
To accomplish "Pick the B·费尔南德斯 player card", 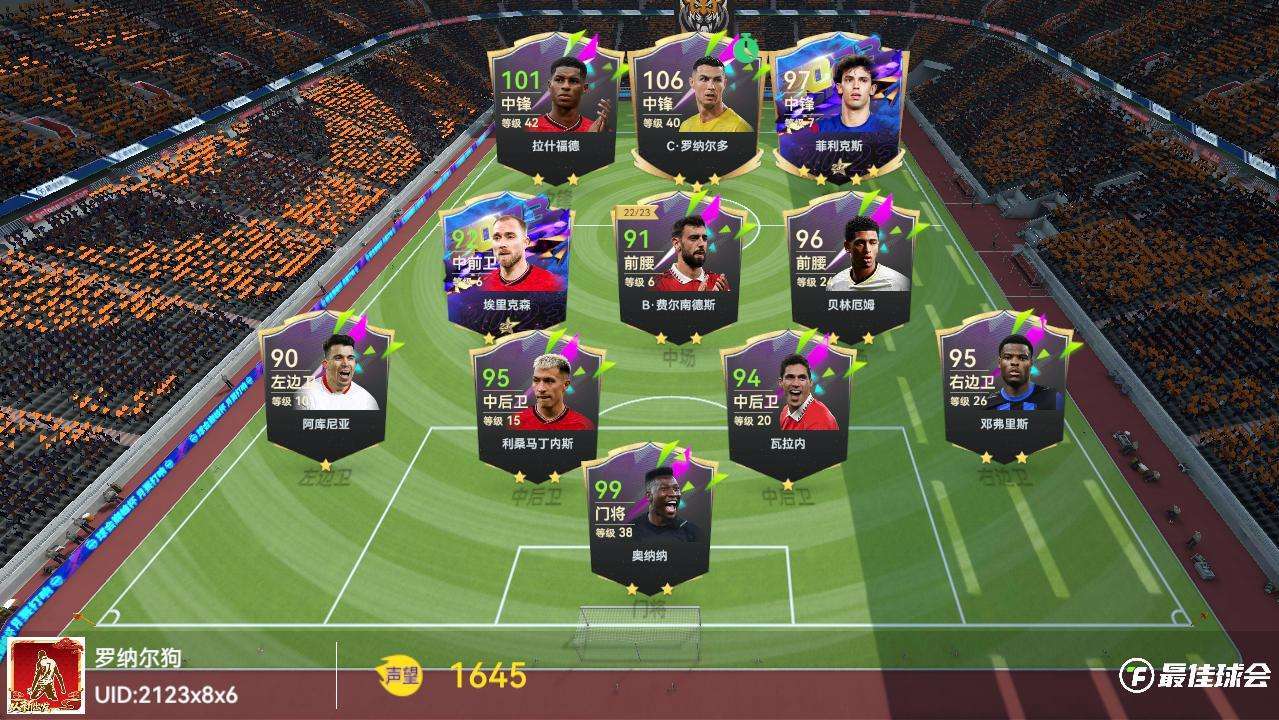I will click(681, 264).
